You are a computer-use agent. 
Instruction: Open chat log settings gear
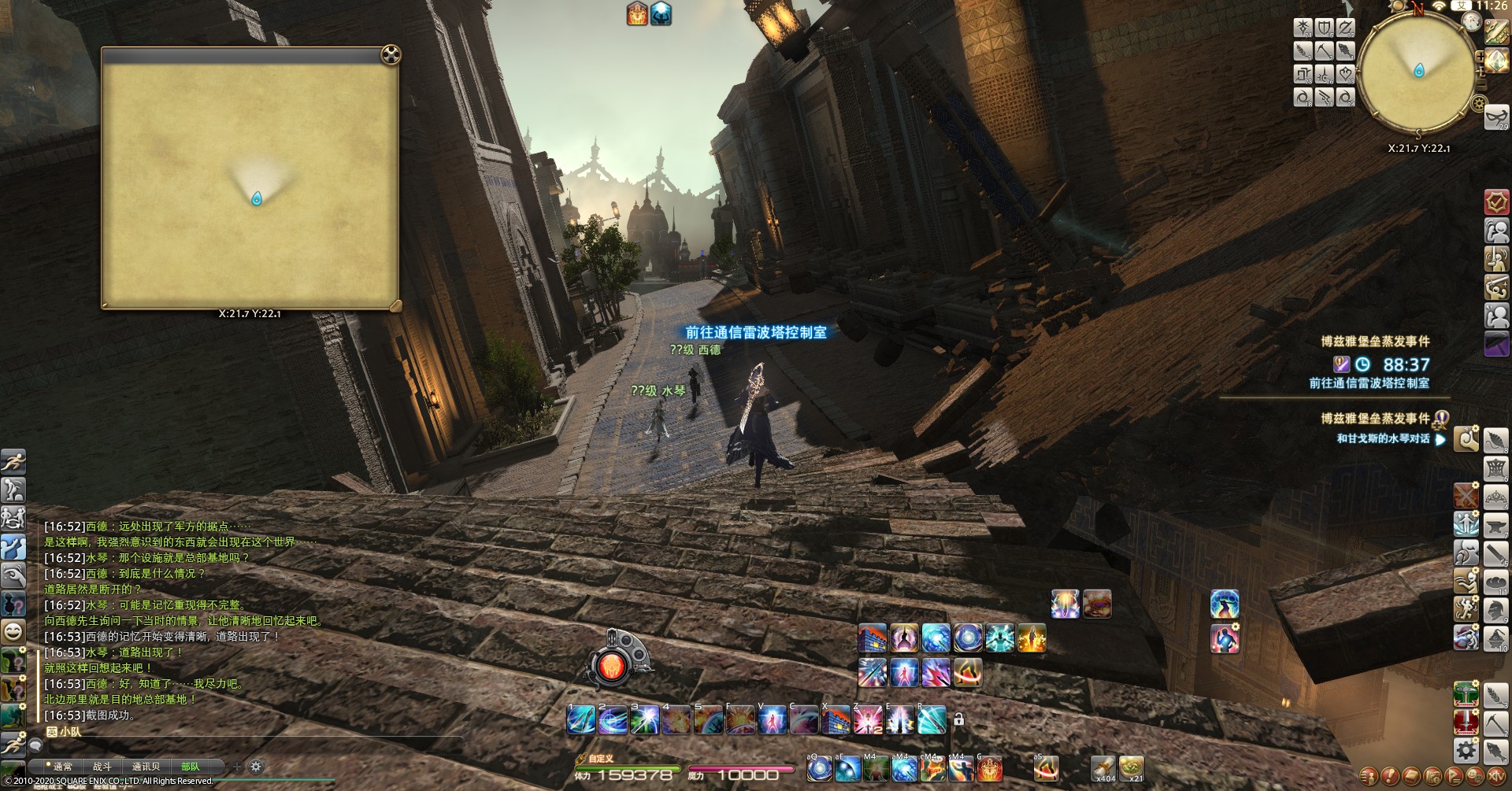(x=256, y=766)
